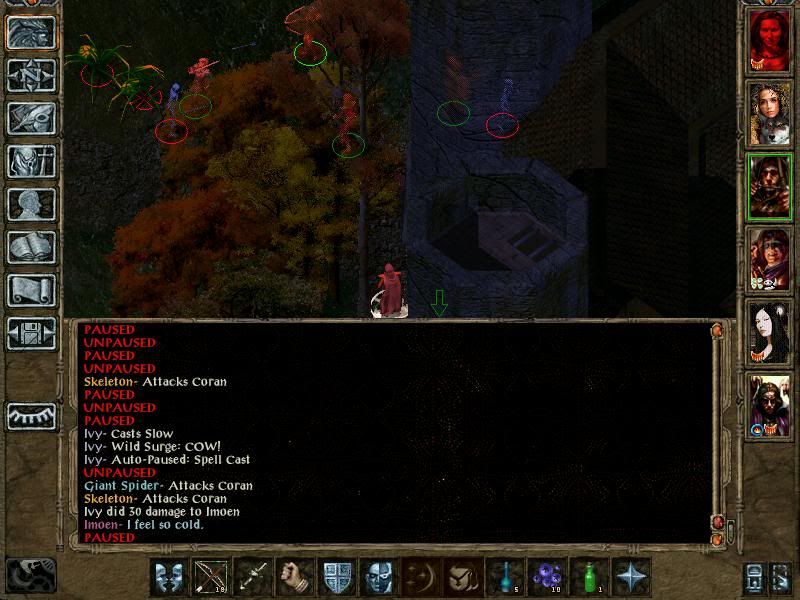Use the blue potion quick item
The height and width of the screenshot is (600, 800).
coord(506,578)
